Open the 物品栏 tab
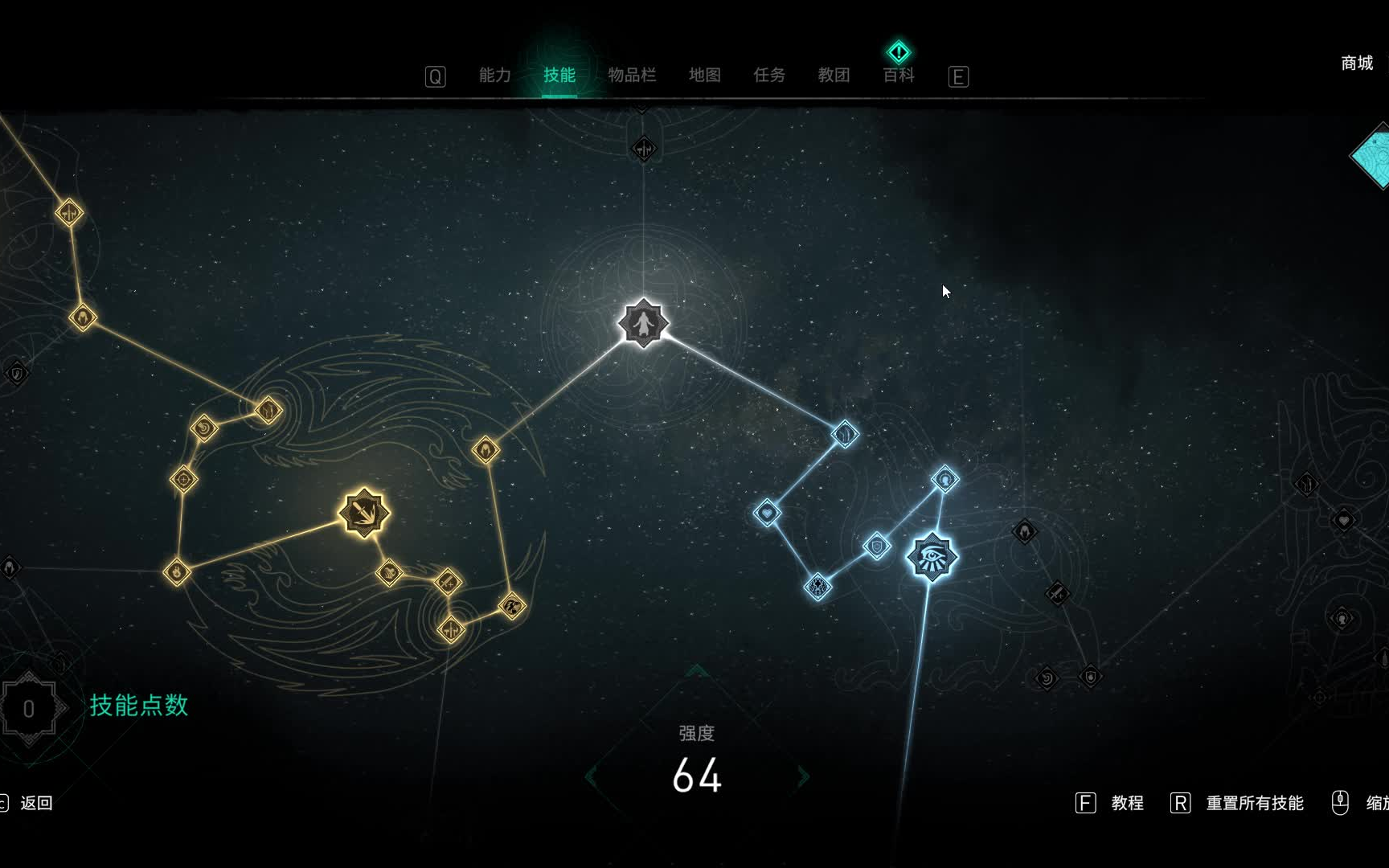The height and width of the screenshot is (868, 1389). 632,76
